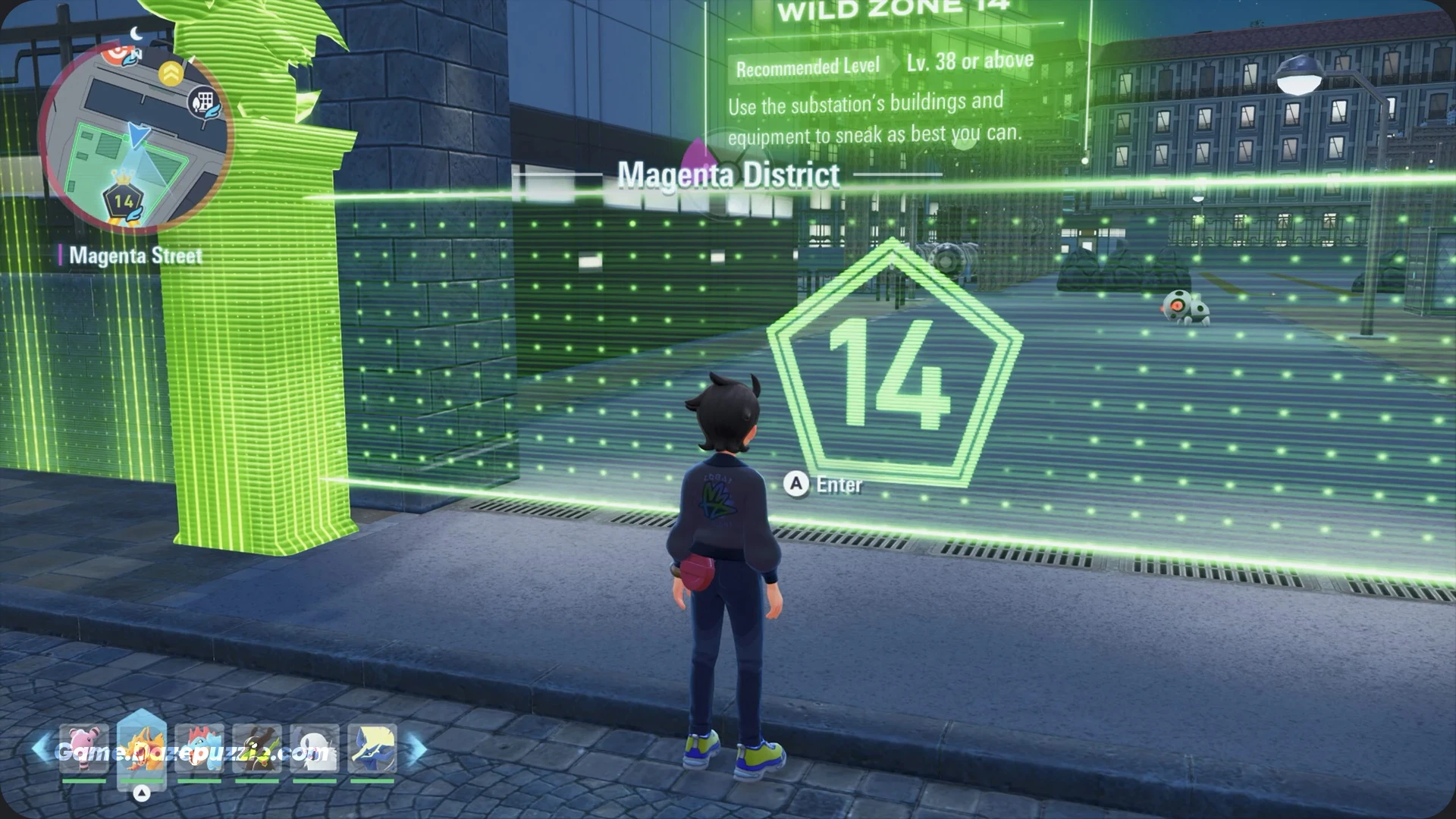
Task: Click the Pokémon Center icon on the minimap
Action: (x=116, y=55)
